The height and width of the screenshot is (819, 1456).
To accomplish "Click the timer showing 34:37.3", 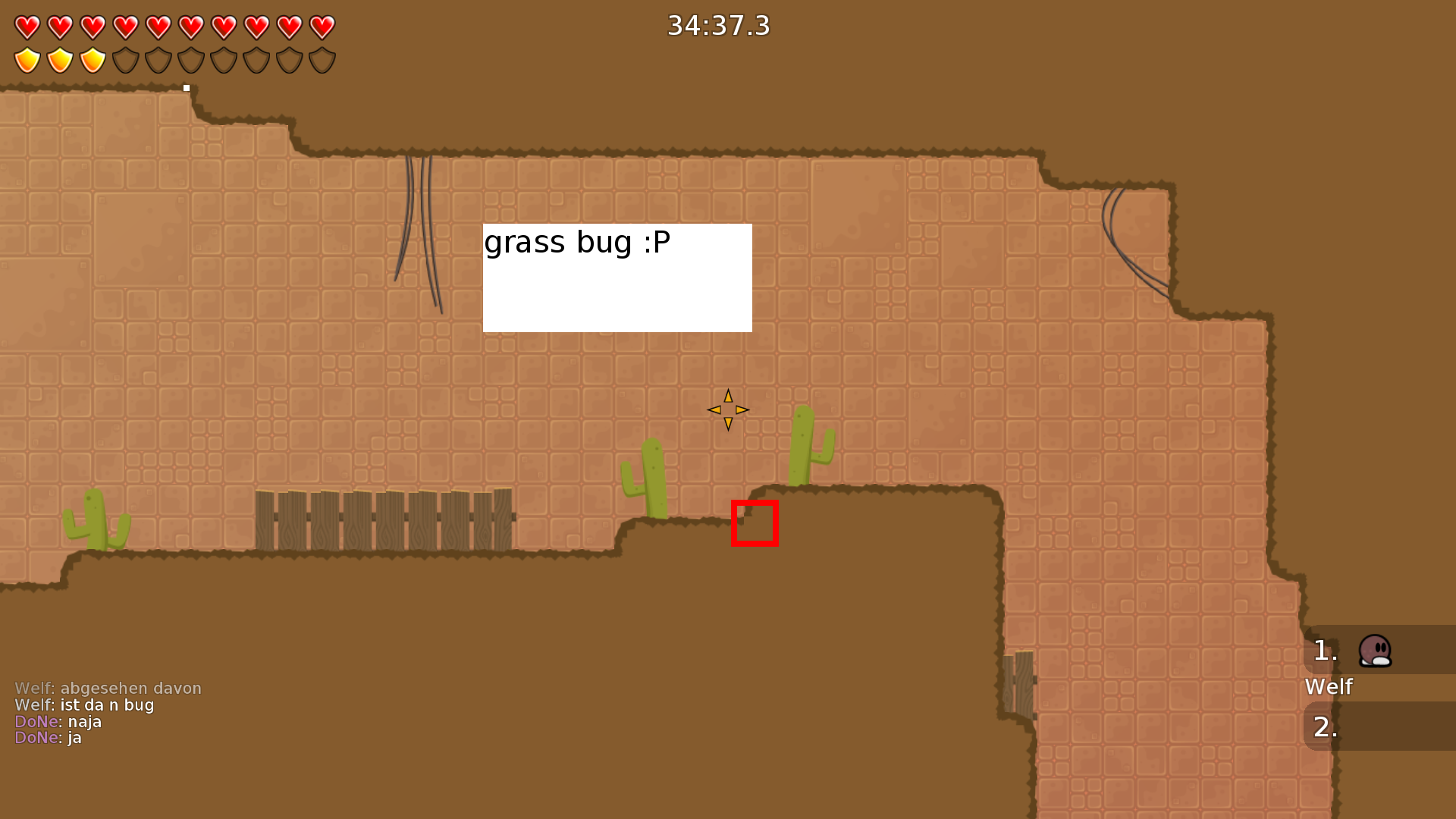I will pyautogui.click(x=717, y=25).
